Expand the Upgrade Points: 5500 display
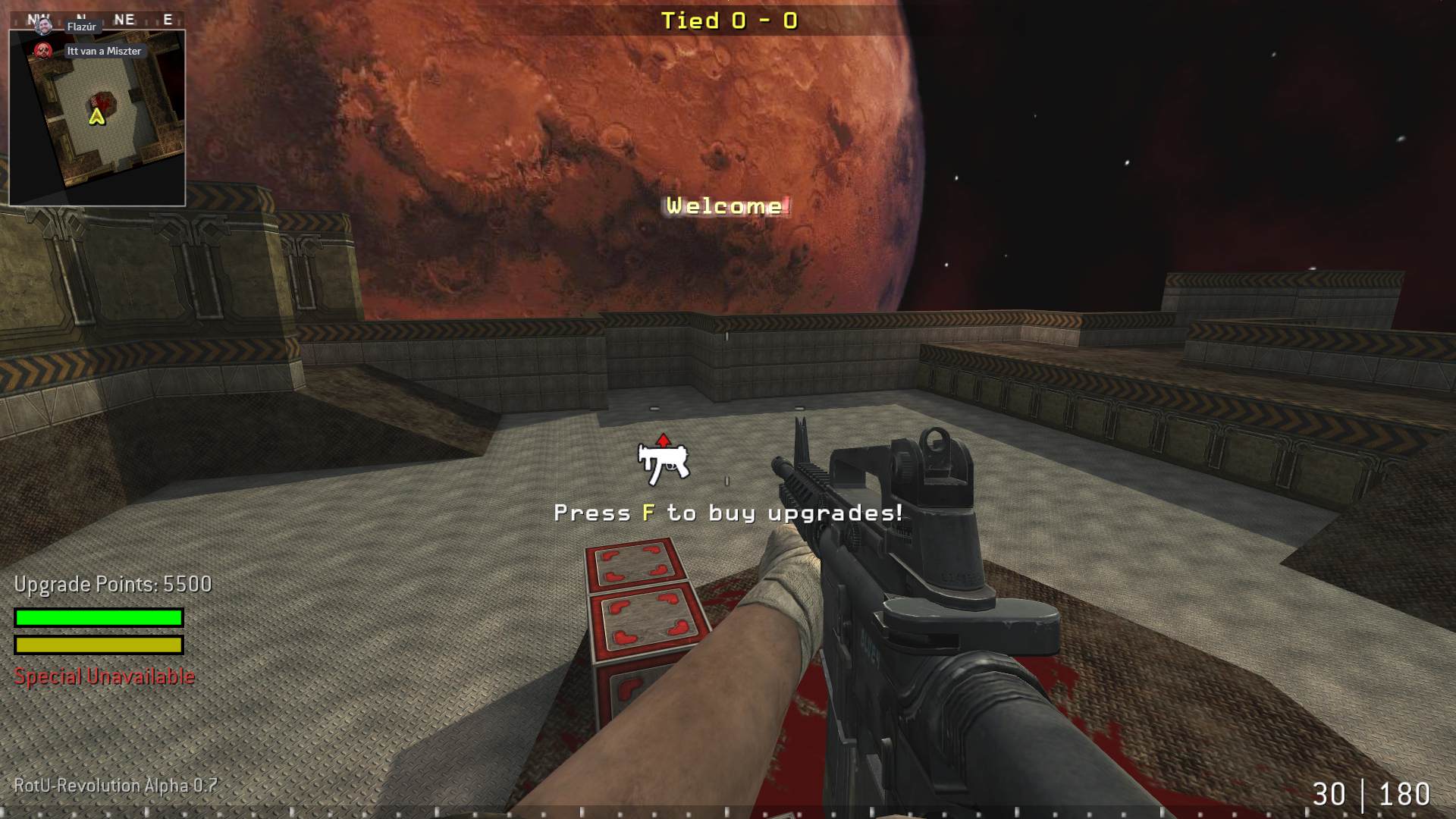Viewport: 1456px width, 819px height. [x=112, y=585]
